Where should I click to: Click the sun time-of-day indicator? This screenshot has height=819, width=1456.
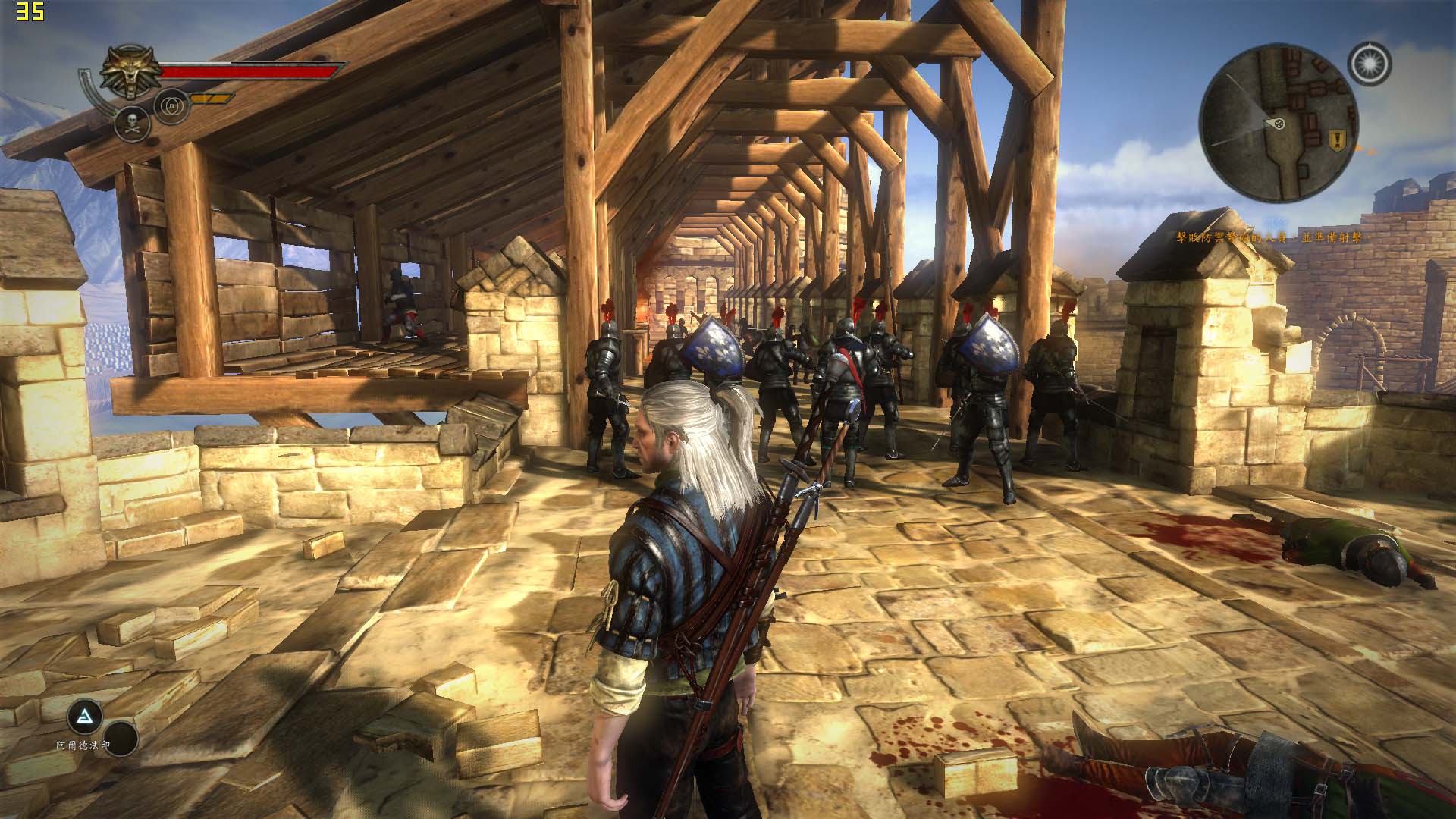point(1370,63)
